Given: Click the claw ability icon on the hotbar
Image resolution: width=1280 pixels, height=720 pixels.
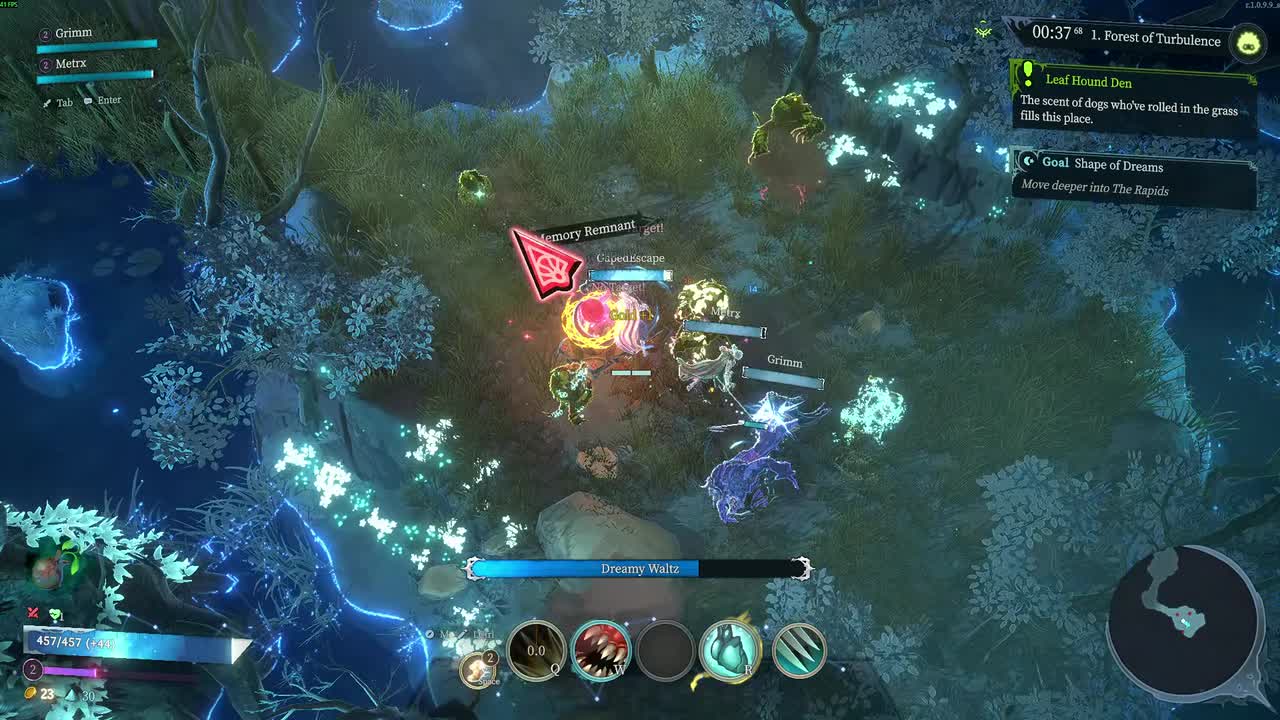Looking at the screenshot, I should click(x=797, y=650).
